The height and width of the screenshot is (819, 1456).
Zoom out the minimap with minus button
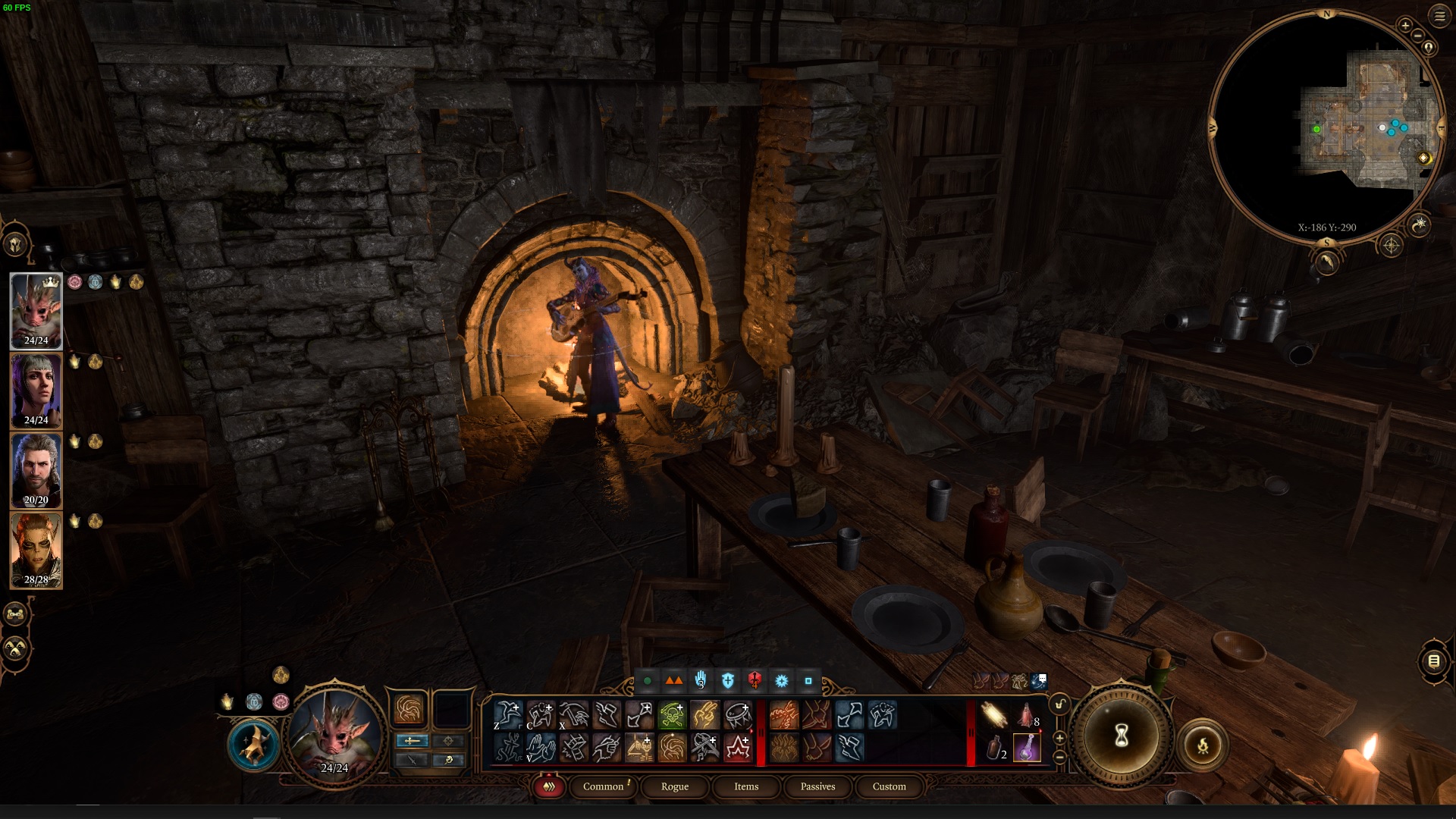click(1417, 36)
